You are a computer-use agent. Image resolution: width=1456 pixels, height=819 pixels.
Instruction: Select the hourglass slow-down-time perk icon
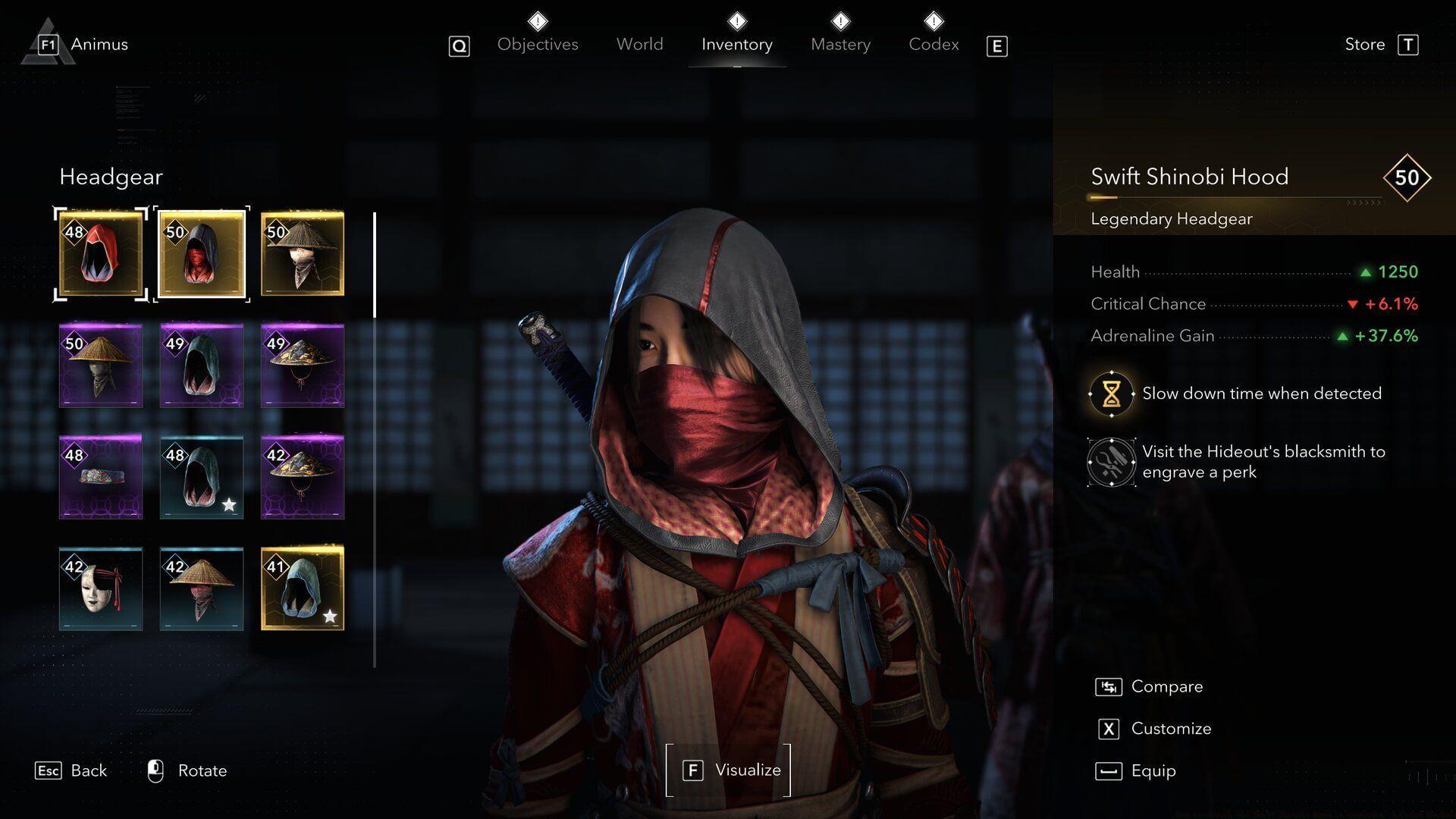[1112, 393]
